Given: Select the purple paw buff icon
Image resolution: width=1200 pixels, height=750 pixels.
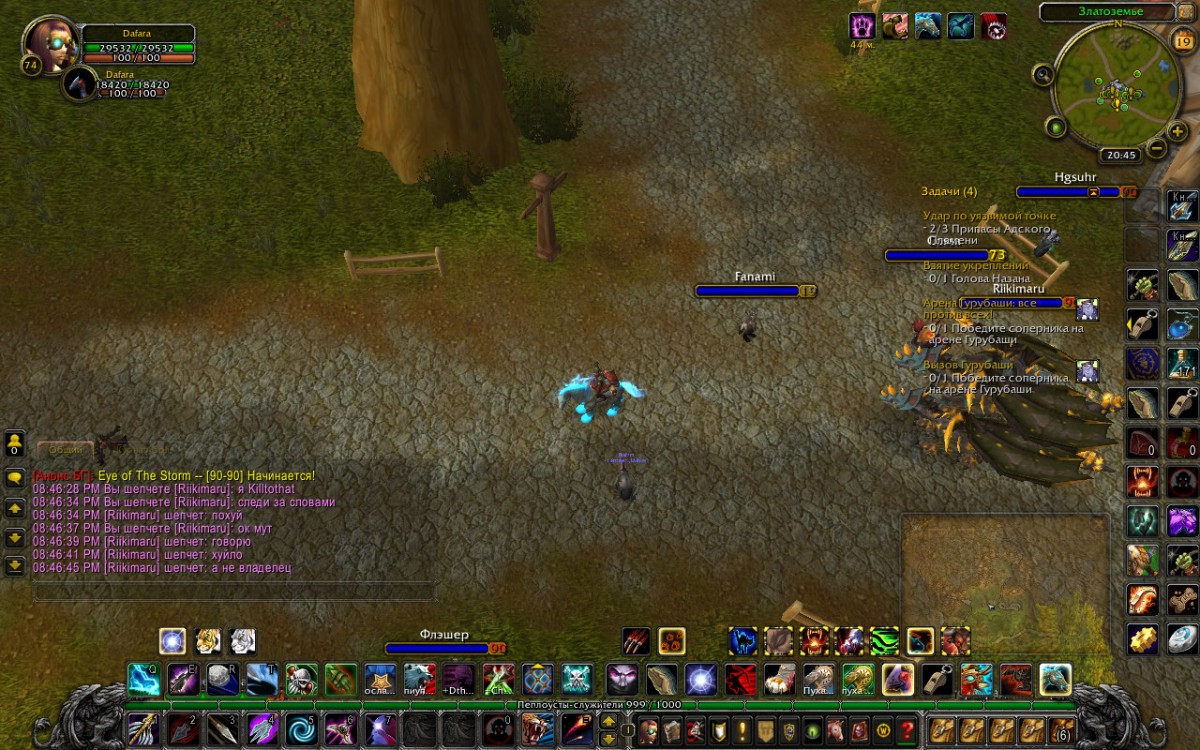Looking at the screenshot, I should click(x=861, y=26).
